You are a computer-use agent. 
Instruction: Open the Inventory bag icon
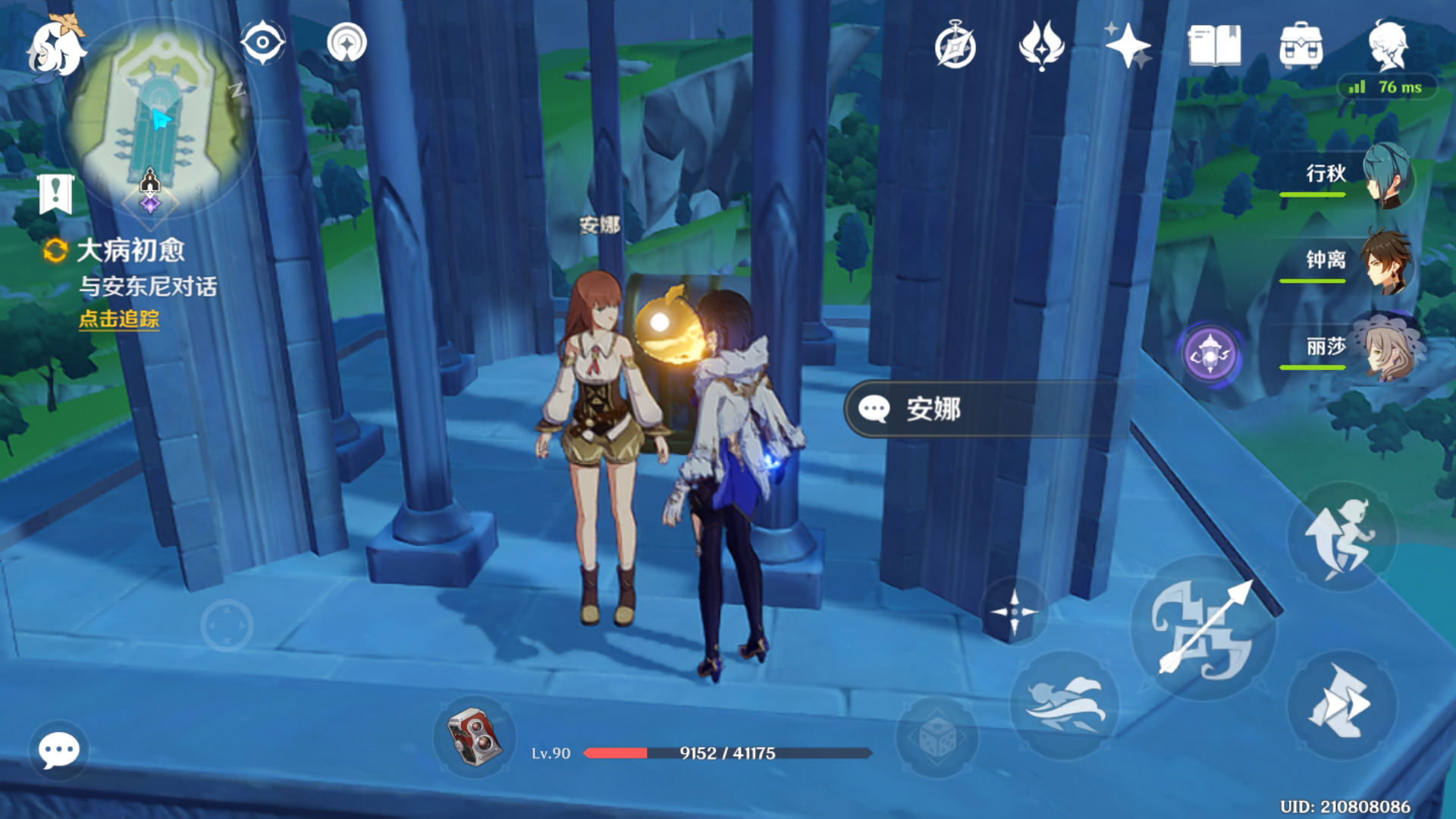click(1298, 45)
